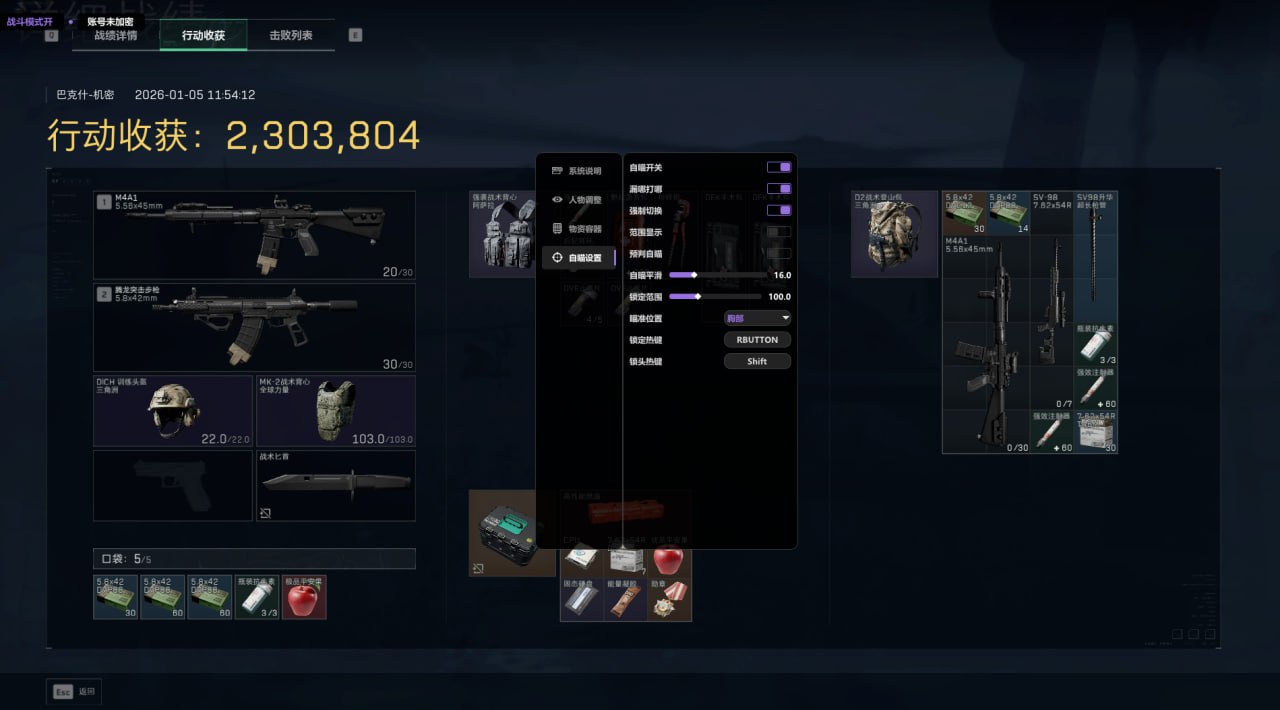Open the 击败列表 tab

291,36
